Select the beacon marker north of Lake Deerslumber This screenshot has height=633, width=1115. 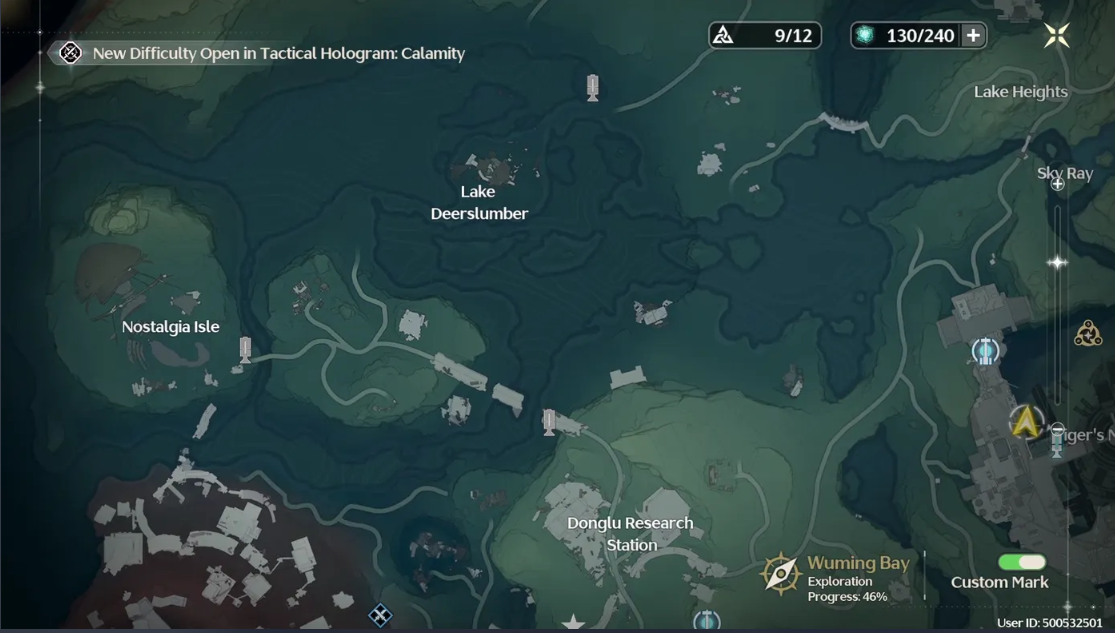[593, 88]
